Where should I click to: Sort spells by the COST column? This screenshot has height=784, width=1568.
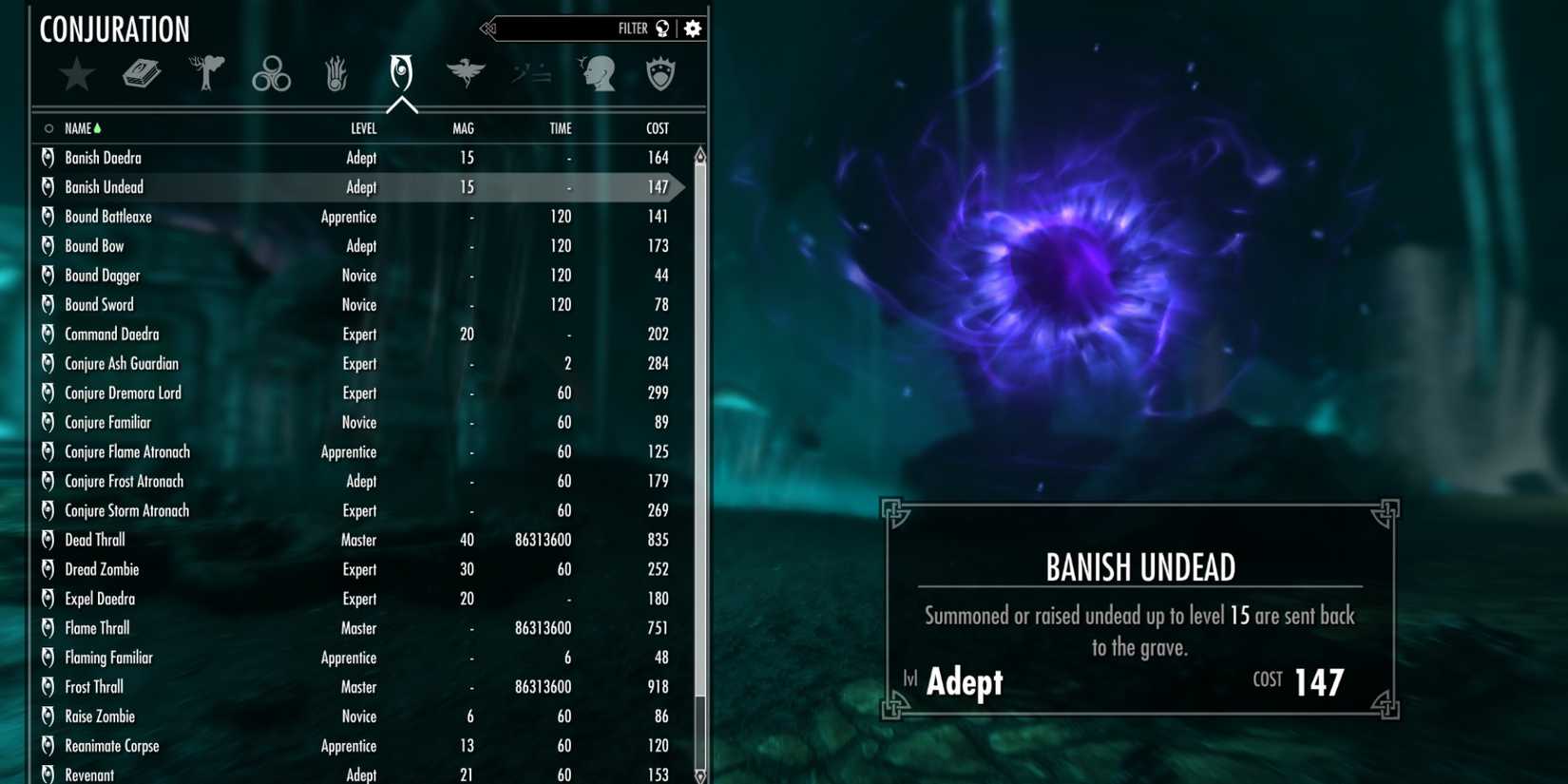[656, 127]
